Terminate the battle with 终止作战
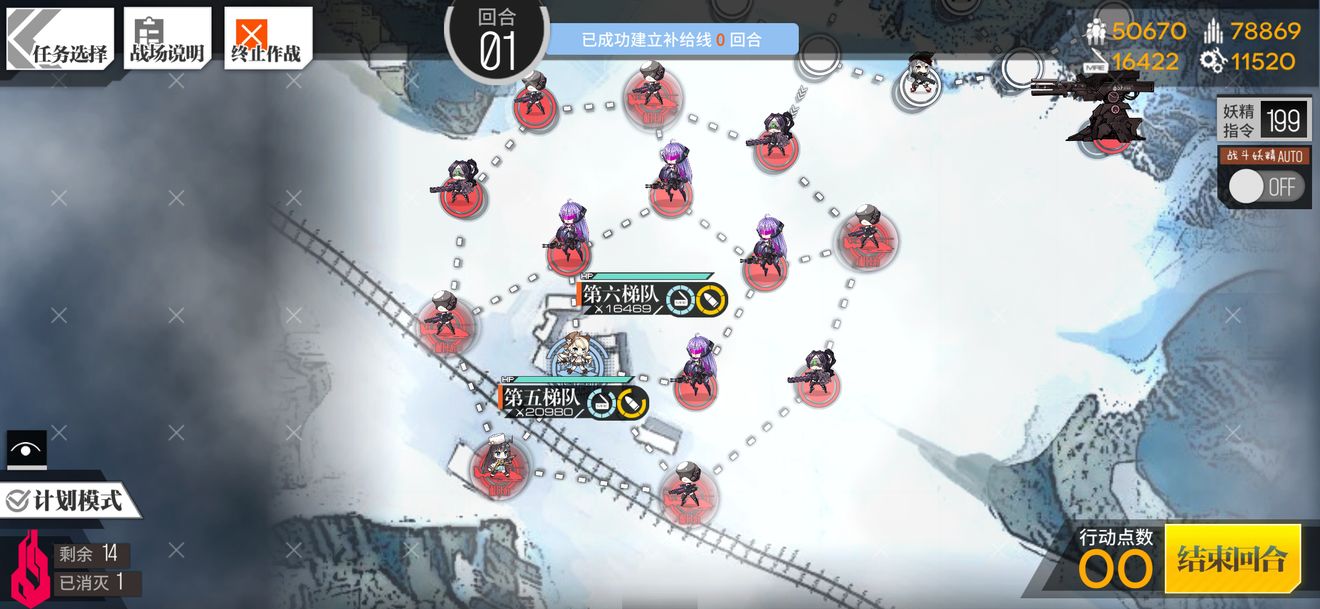The width and height of the screenshot is (1320, 609). pyautogui.click(x=267, y=40)
